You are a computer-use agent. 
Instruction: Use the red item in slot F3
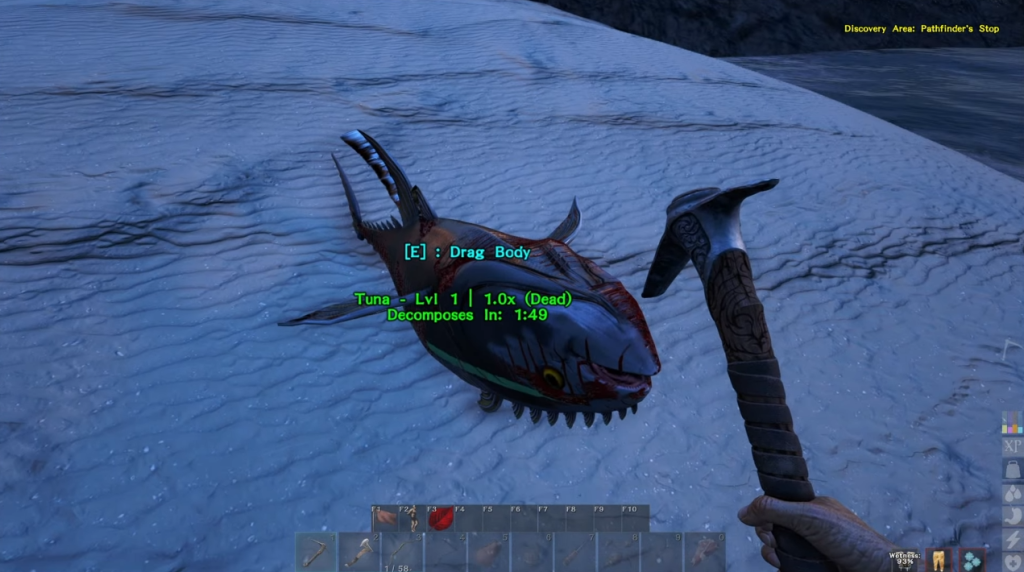coord(439,518)
